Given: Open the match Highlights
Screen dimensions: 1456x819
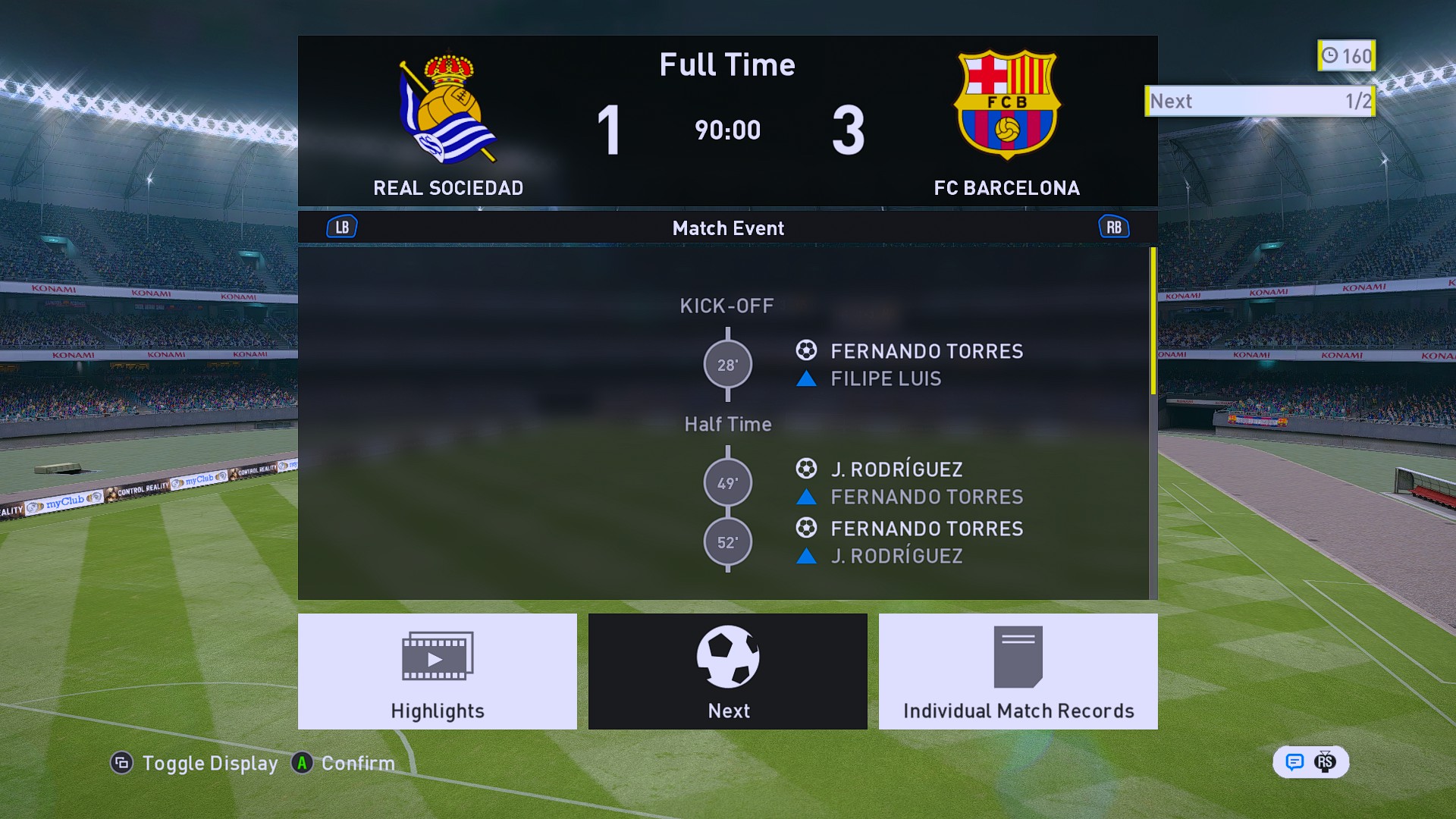Looking at the screenshot, I should [437, 671].
